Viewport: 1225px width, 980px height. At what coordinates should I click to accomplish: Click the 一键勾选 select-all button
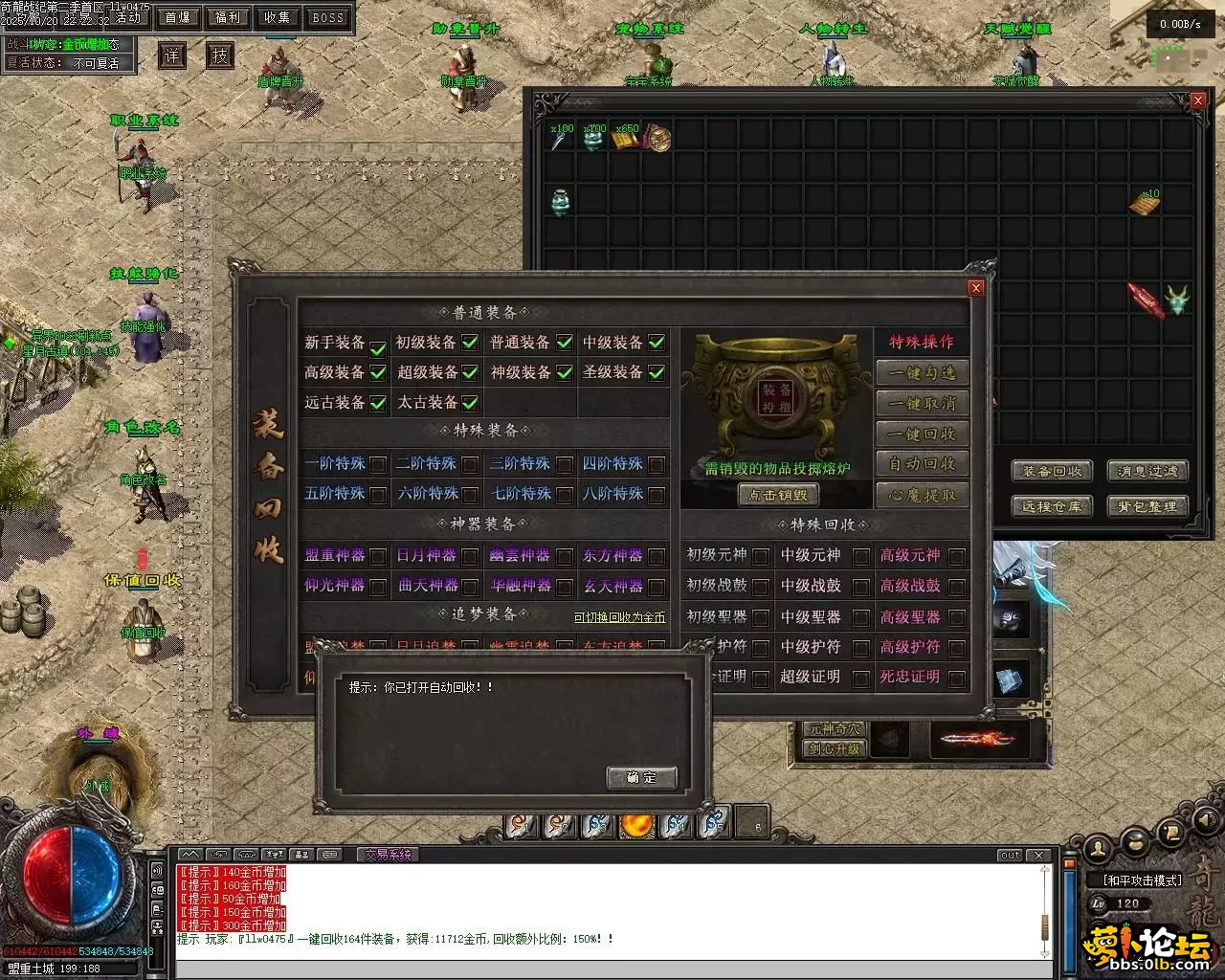(x=922, y=373)
